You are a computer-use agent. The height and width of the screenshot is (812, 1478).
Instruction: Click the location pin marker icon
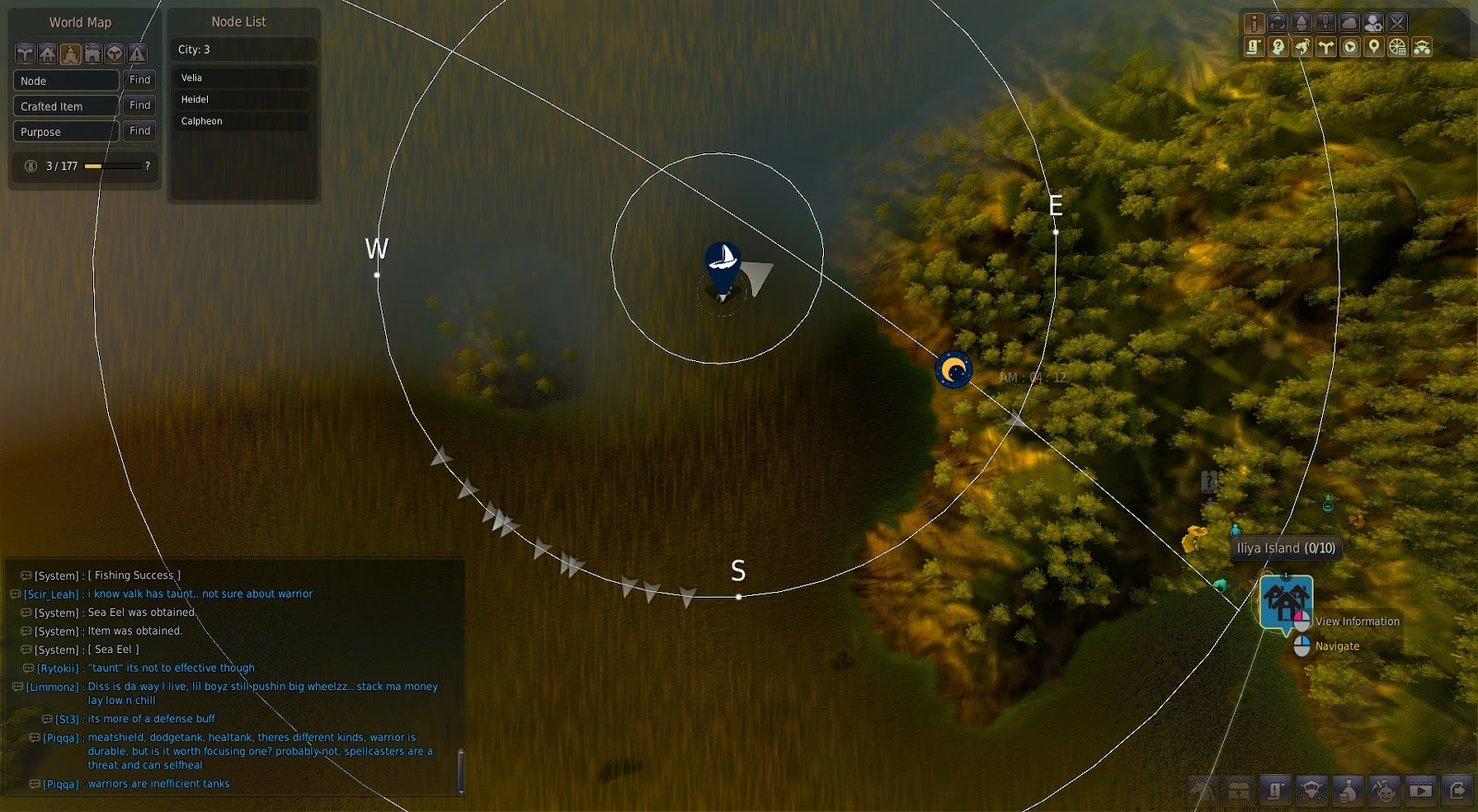[1375, 47]
